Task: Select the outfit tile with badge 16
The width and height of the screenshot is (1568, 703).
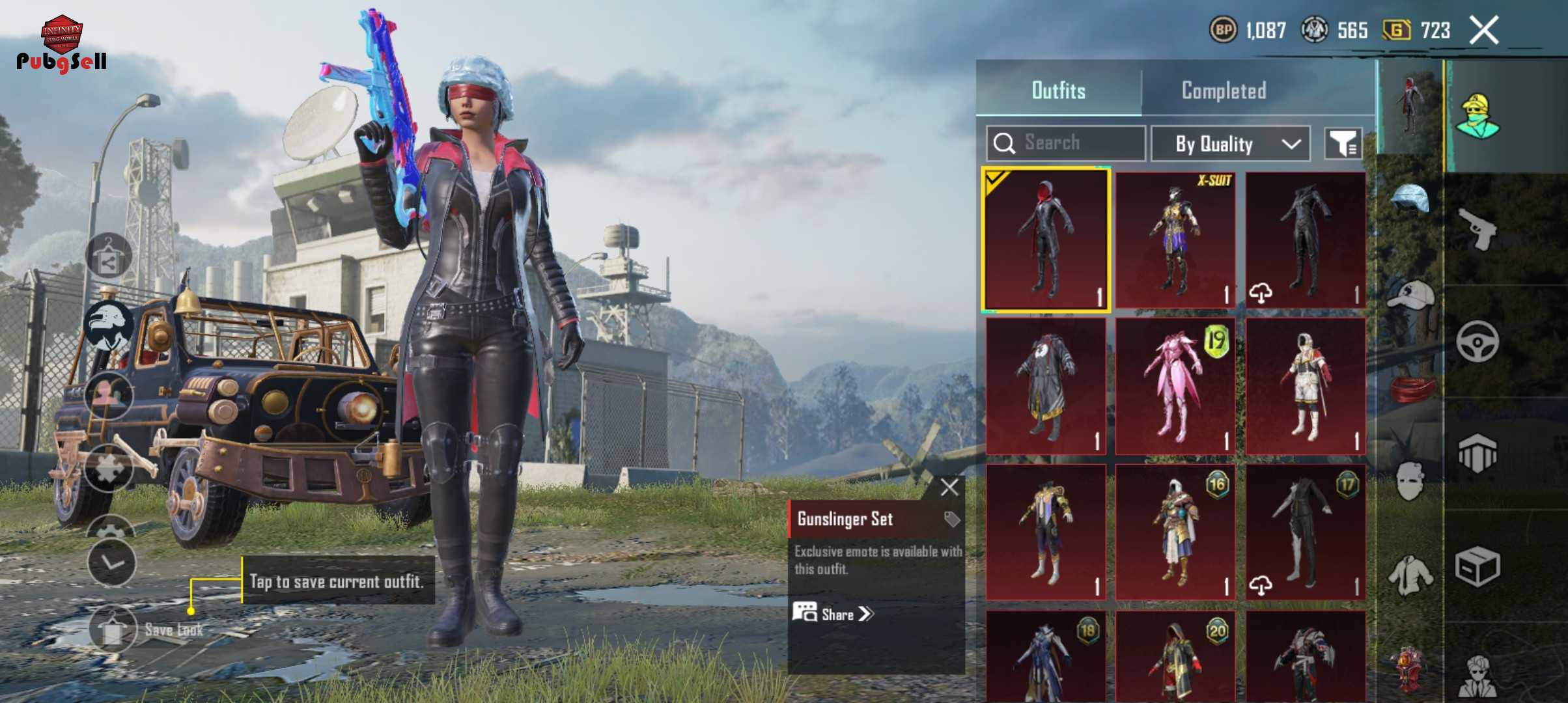Action: [x=1175, y=532]
